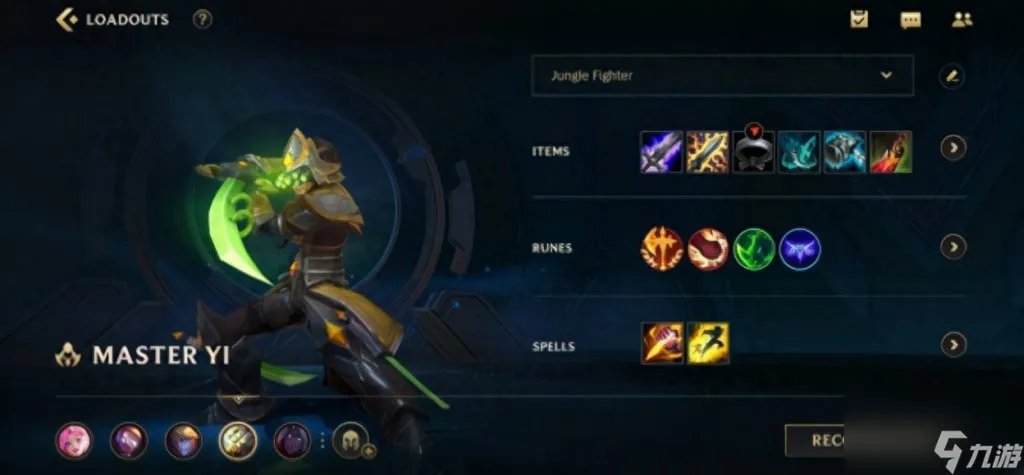Open the missions clipboard icon
Screen dimensions: 1024x475
pyautogui.click(x=859, y=19)
